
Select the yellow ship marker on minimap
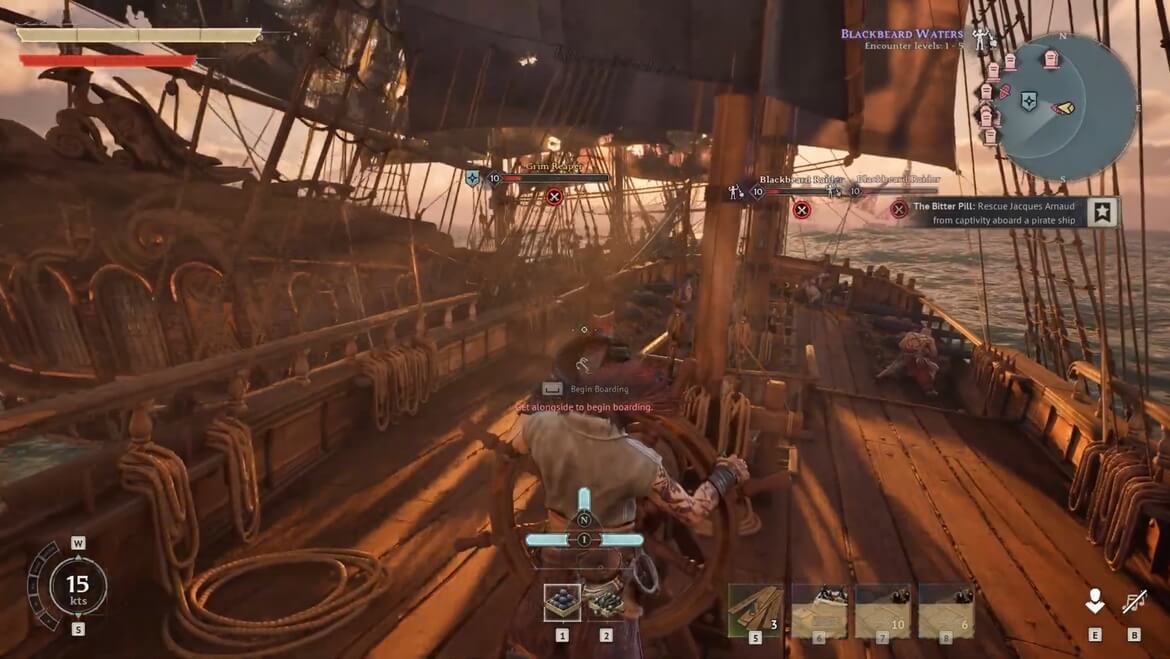[x=1063, y=107]
